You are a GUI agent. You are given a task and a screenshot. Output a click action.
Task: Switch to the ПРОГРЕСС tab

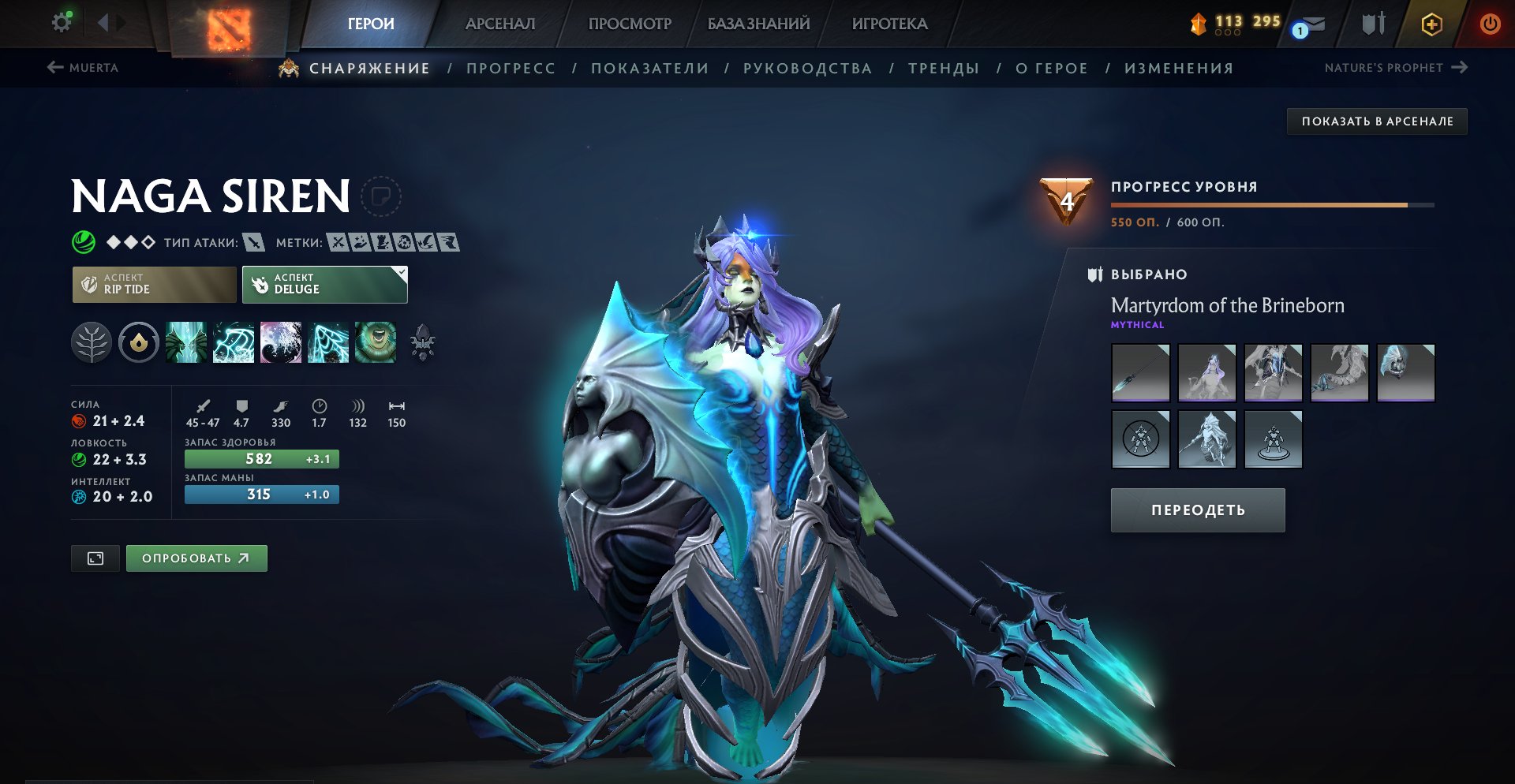(x=510, y=68)
